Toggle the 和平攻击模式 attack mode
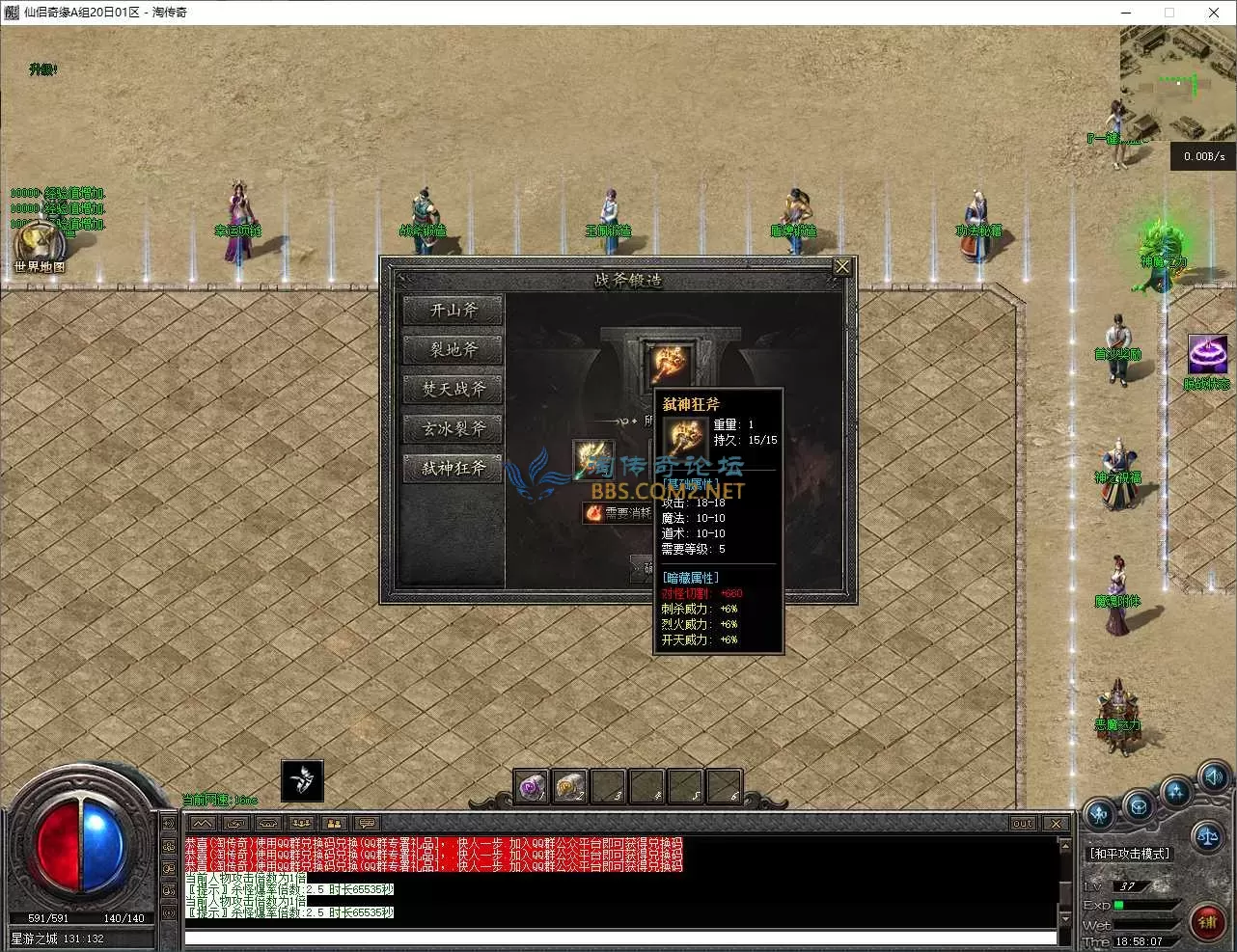 click(x=1129, y=854)
